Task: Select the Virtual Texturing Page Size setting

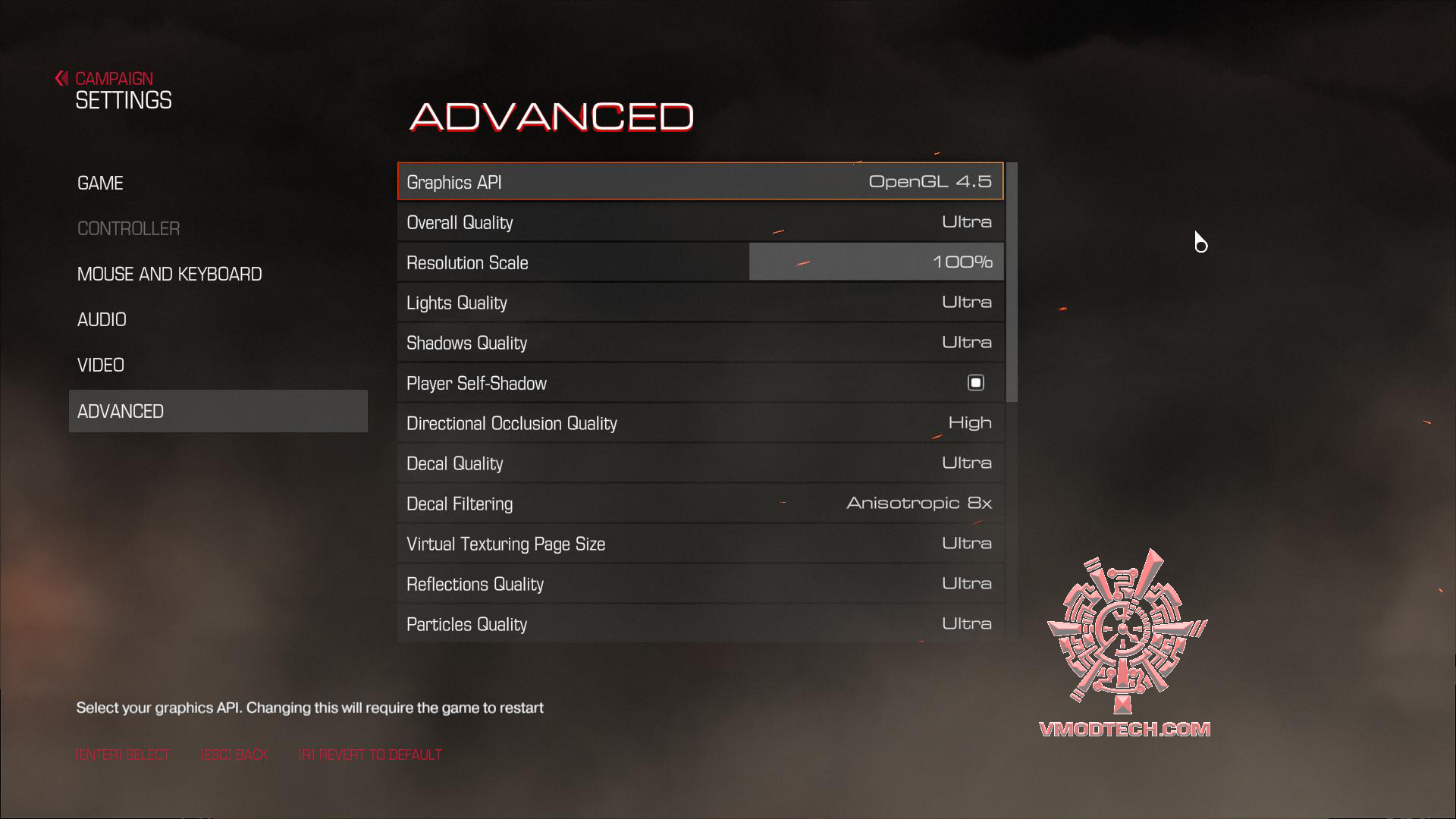Action: tap(699, 543)
